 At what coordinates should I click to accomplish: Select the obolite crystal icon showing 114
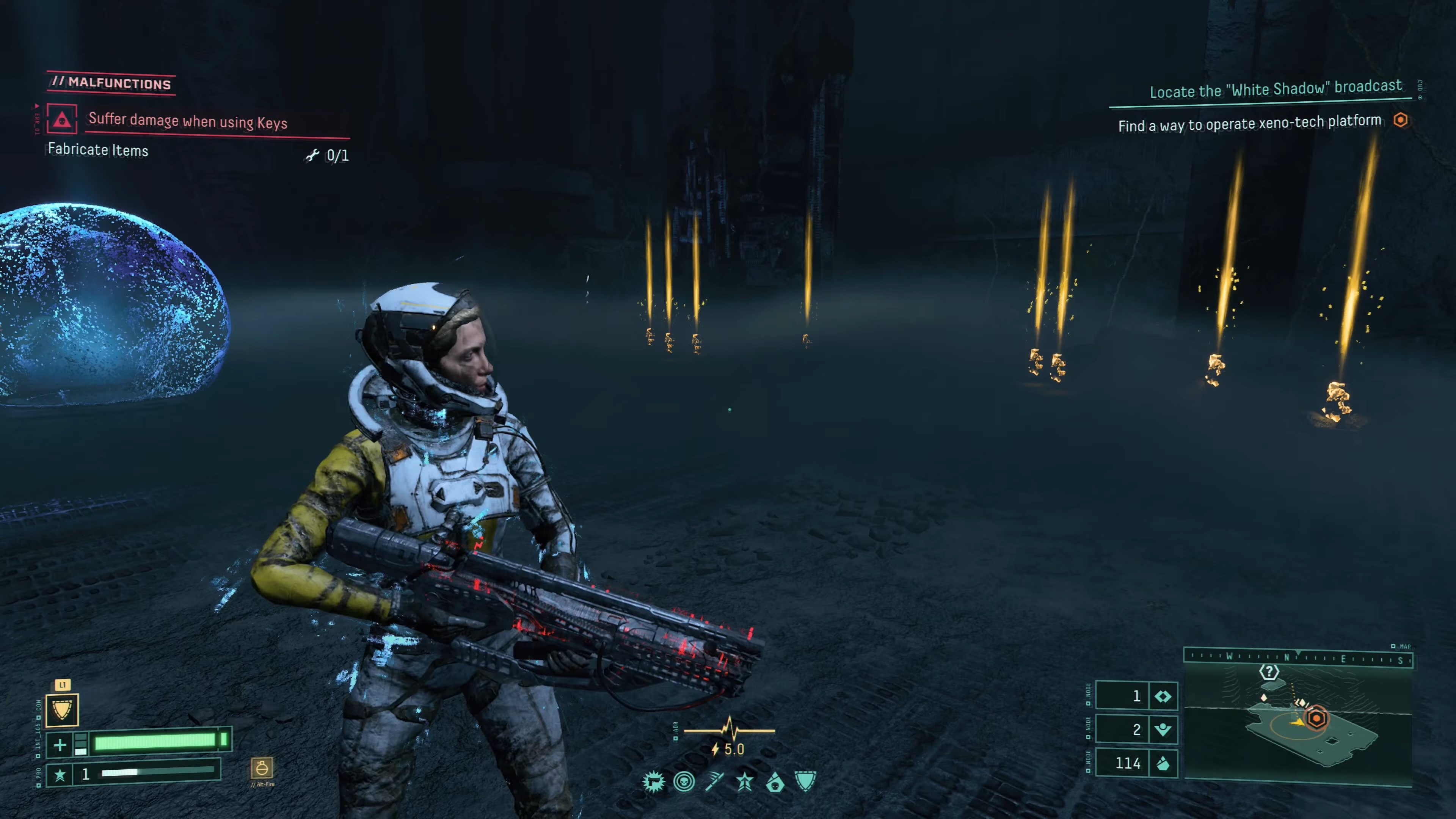click(1163, 764)
